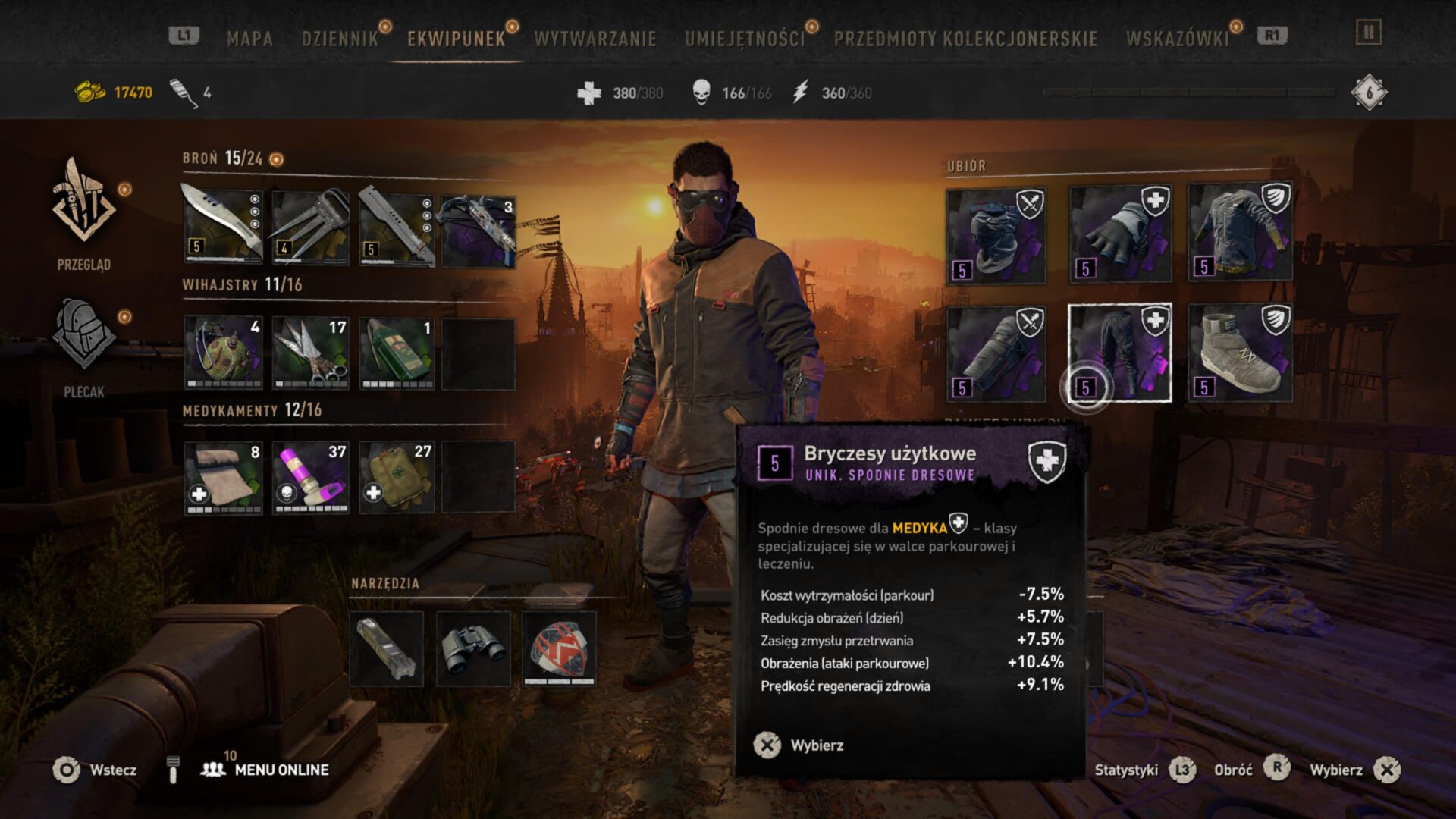Choose the crossbow weapon slot

coord(479,230)
